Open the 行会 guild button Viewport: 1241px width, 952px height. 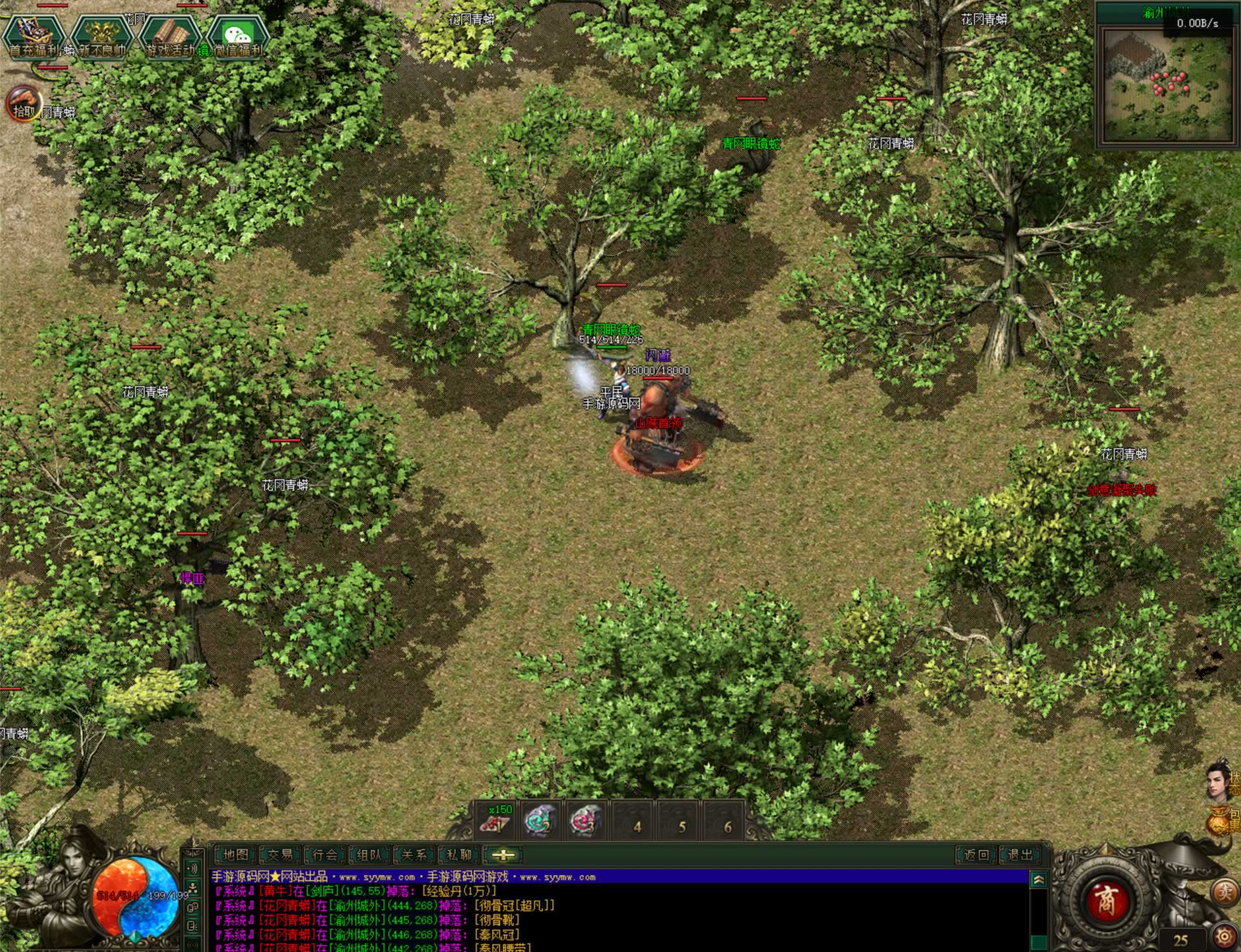324,855
